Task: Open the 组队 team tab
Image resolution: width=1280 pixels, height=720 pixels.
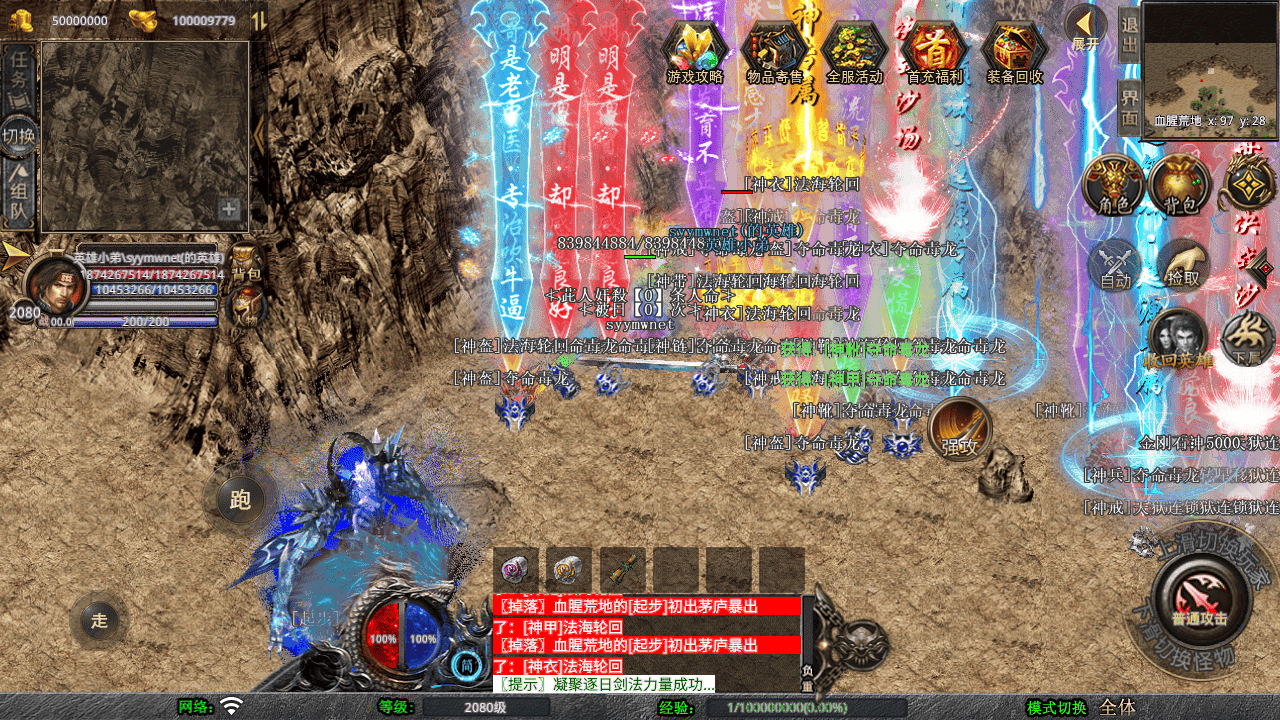Action: point(19,195)
